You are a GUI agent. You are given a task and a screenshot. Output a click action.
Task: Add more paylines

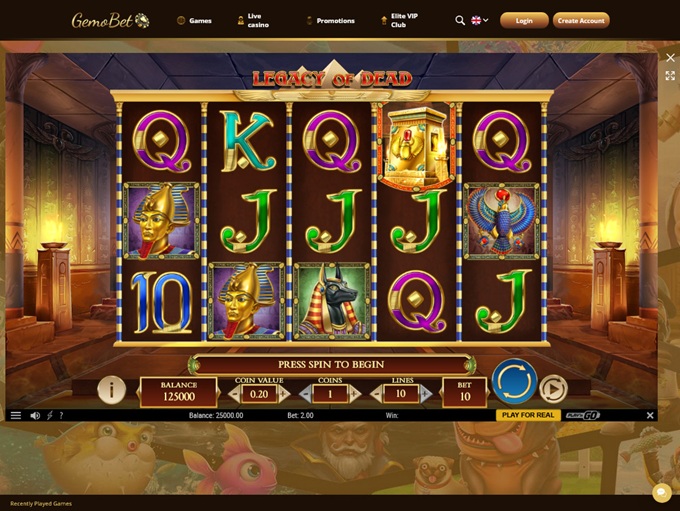[426, 395]
